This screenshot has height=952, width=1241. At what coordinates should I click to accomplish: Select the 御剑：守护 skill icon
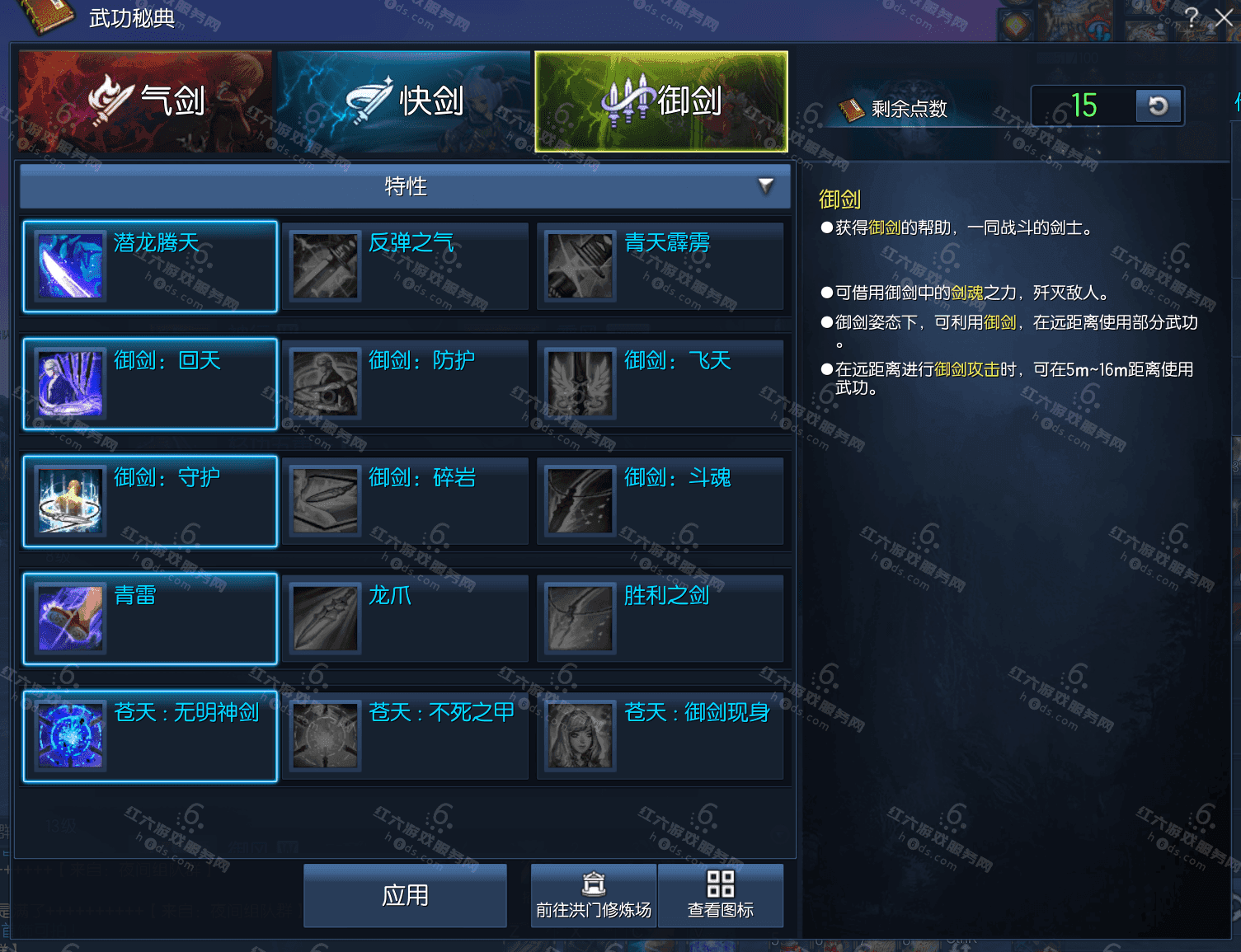[x=69, y=501]
